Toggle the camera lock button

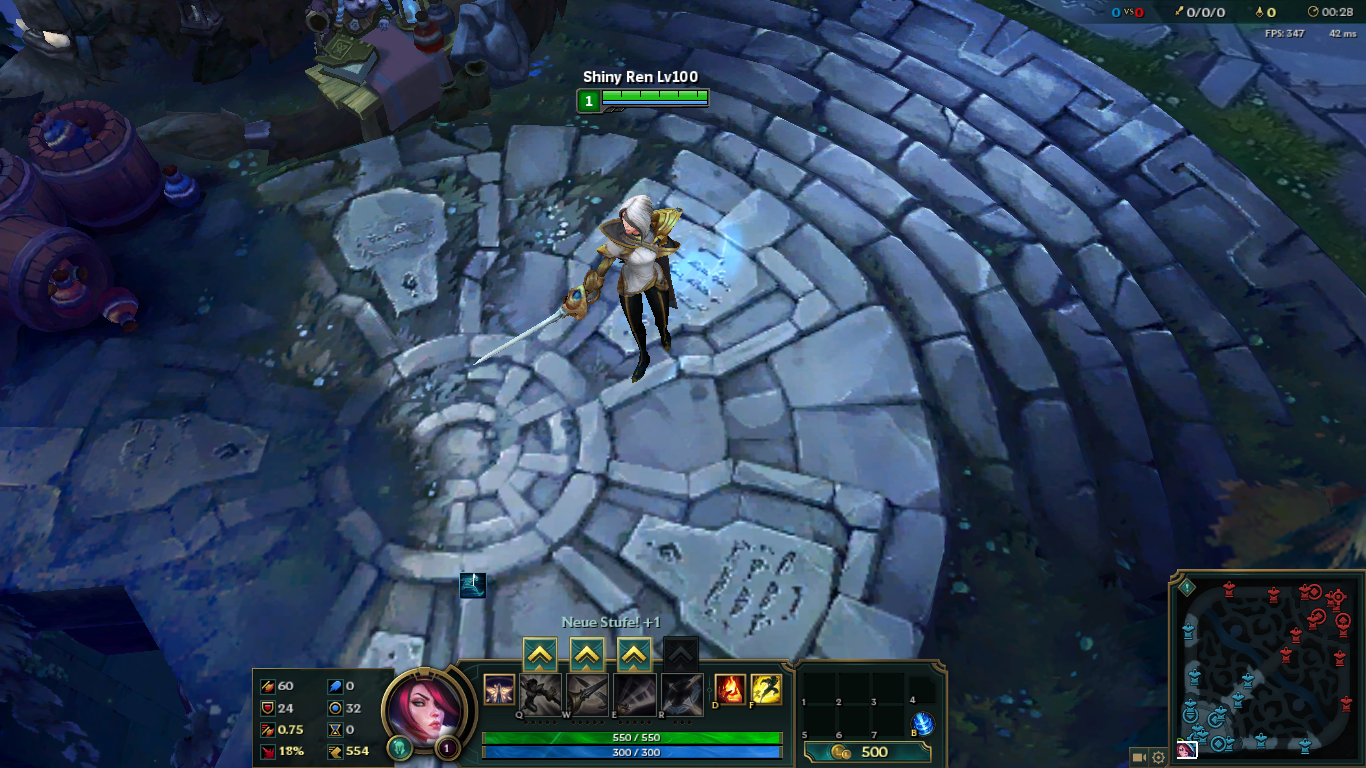[x=1138, y=757]
